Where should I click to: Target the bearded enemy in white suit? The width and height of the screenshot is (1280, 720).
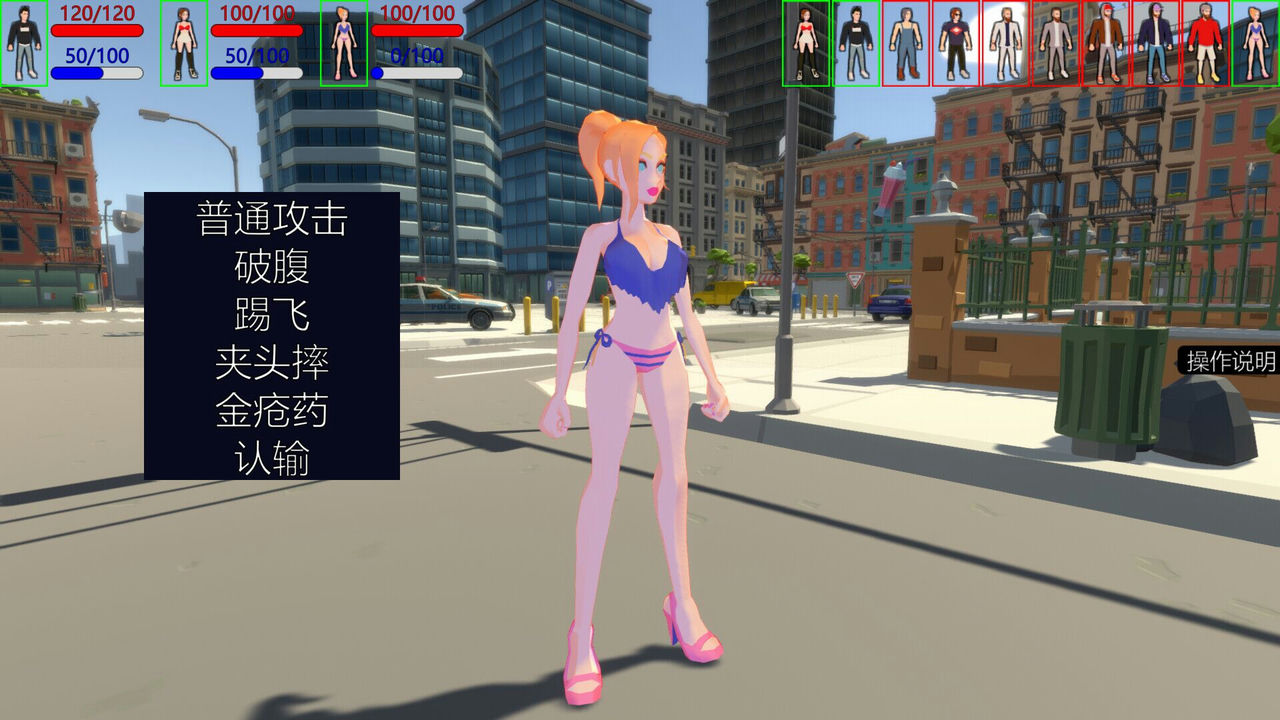point(1005,45)
